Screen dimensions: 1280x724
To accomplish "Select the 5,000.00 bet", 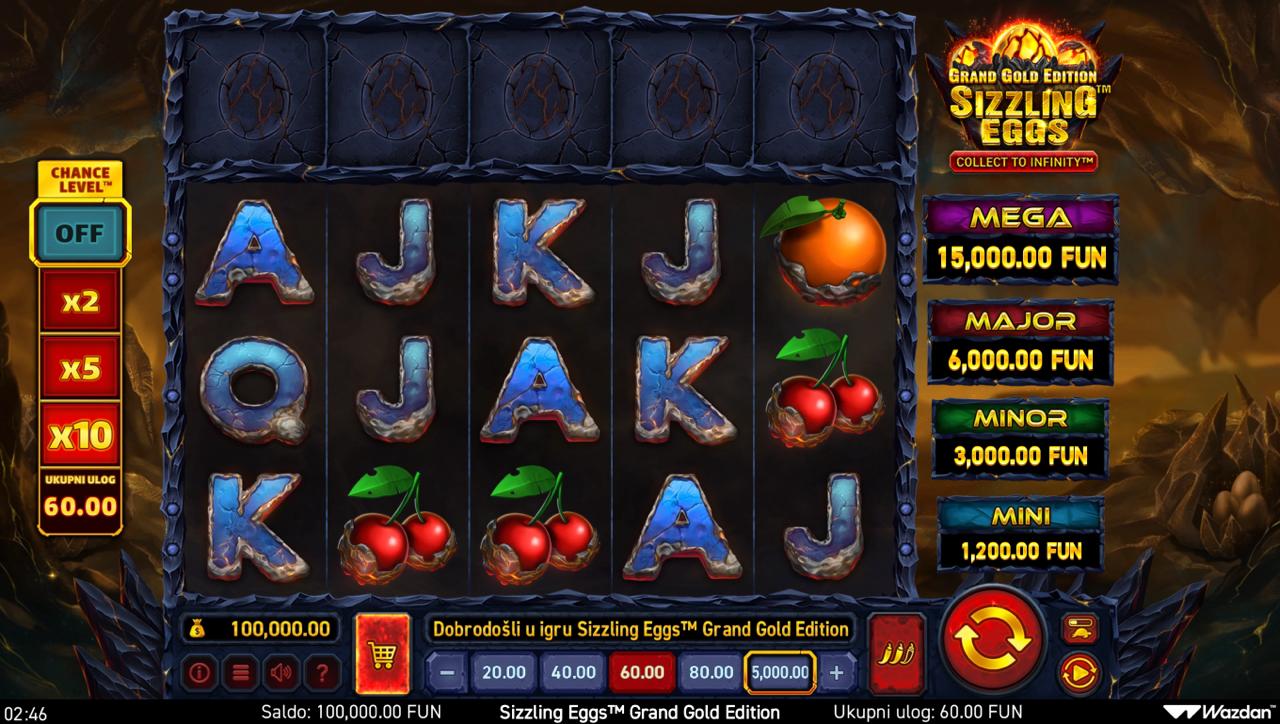I will 780,672.
